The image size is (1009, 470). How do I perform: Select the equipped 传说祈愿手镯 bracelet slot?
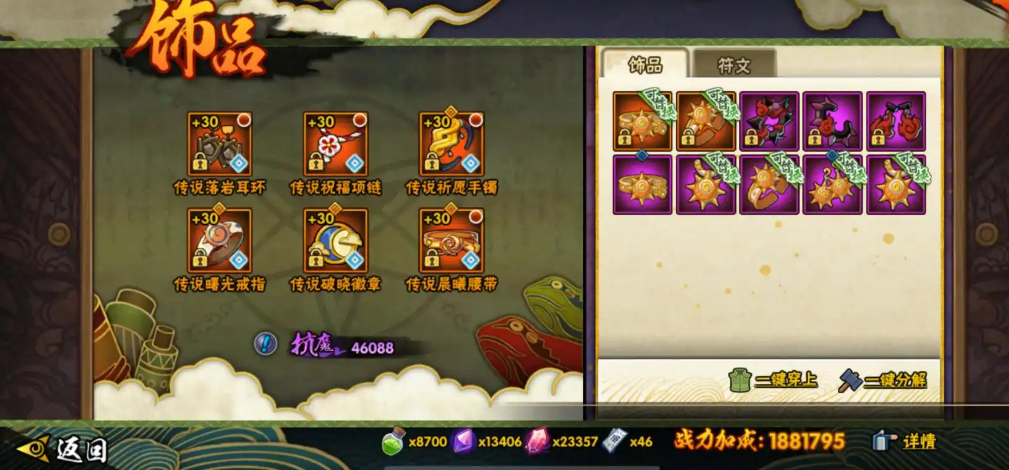coord(451,143)
